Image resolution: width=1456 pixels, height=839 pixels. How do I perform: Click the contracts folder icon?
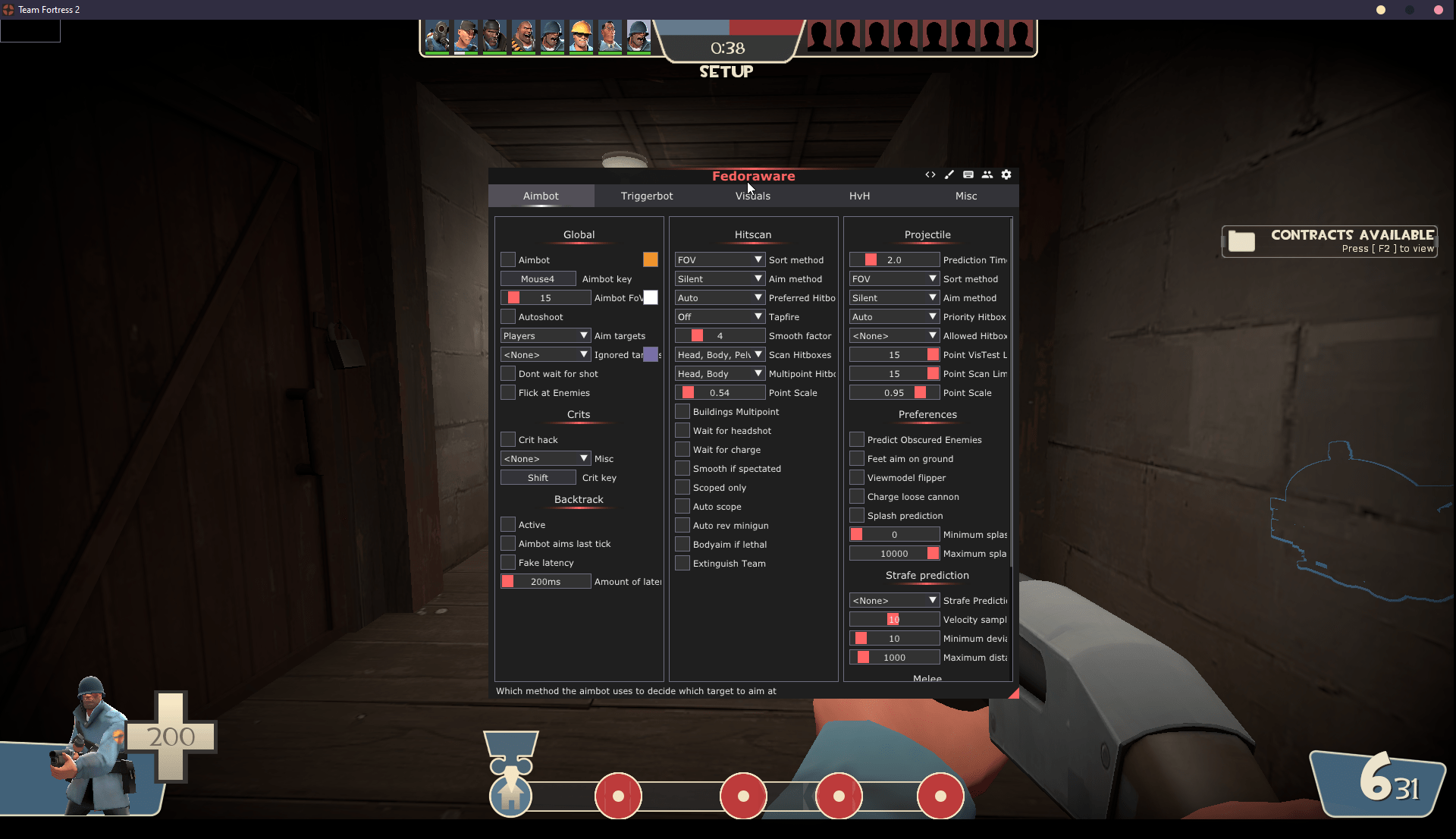(x=1242, y=241)
